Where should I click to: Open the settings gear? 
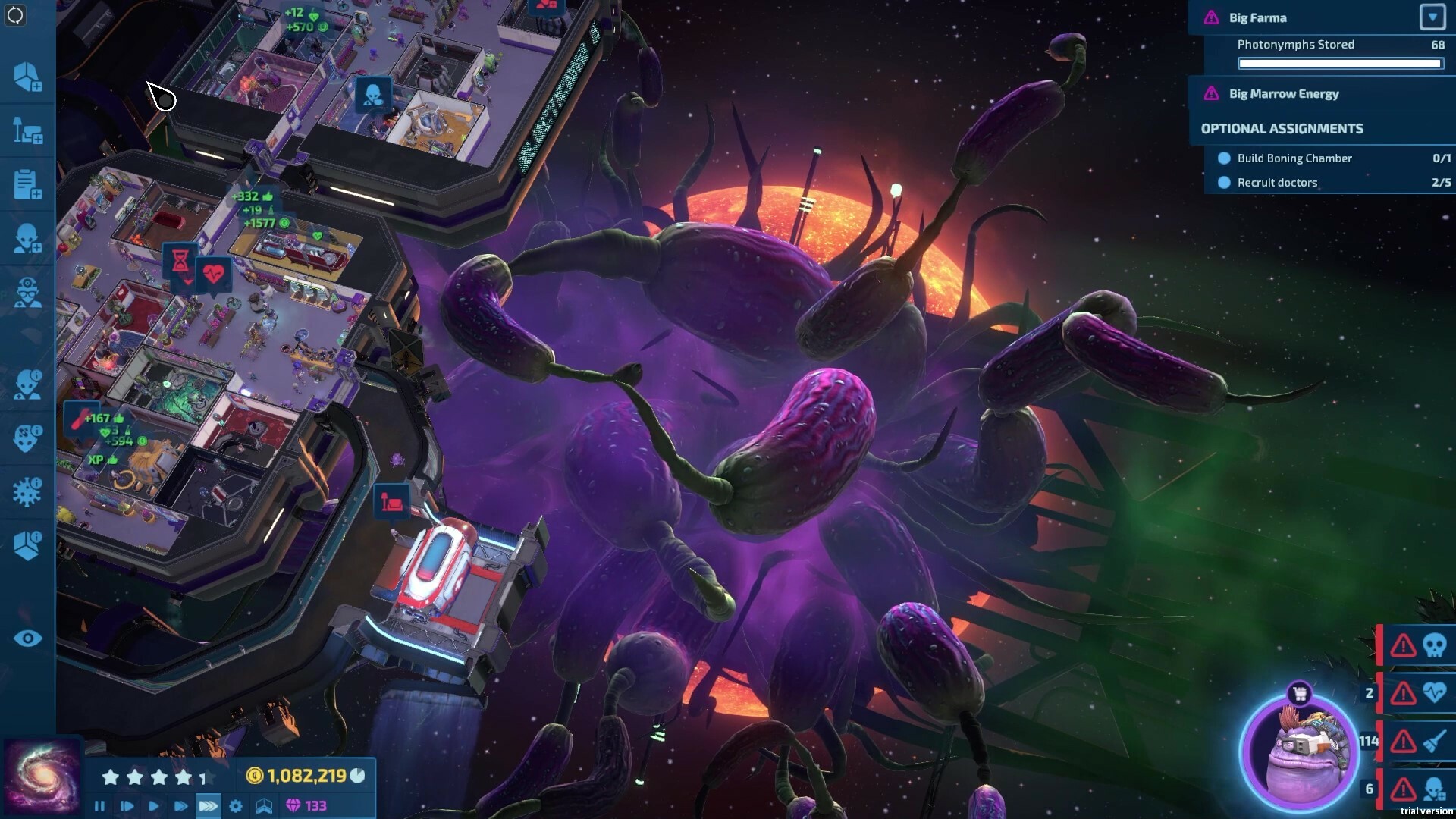click(x=235, y=806)
